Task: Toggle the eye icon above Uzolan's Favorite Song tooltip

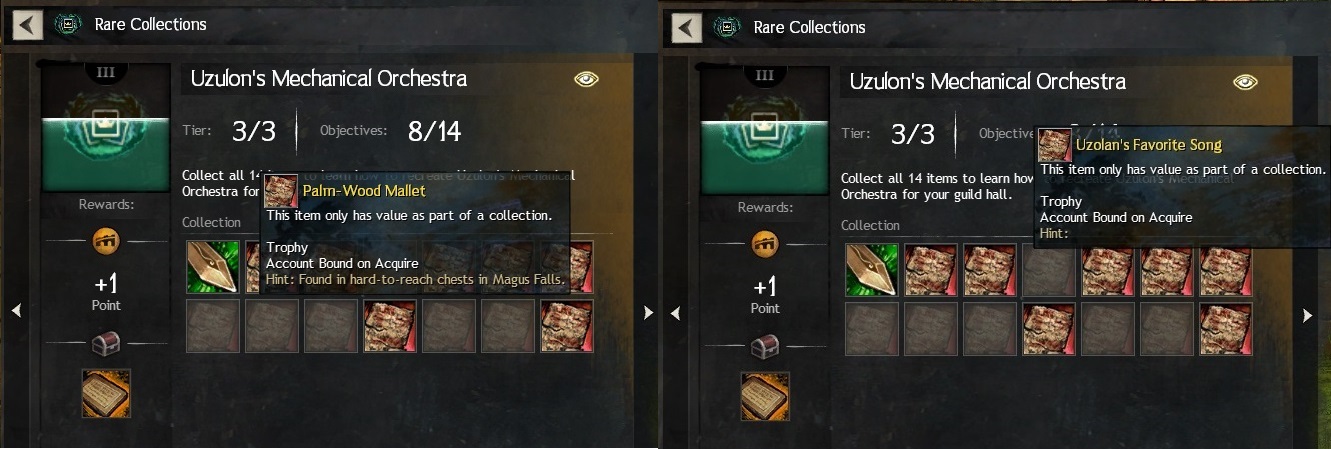Action: coord(1245,82)
